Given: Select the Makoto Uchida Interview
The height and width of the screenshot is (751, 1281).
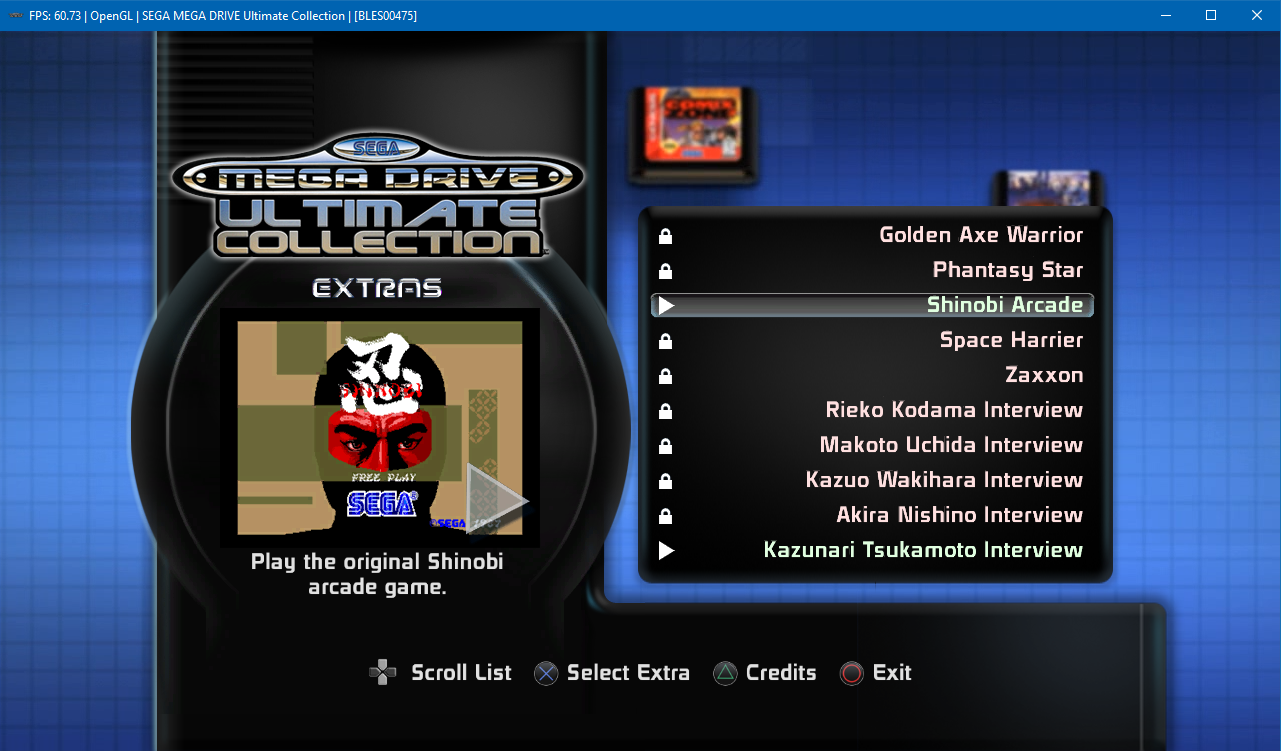Looking at the screenshot, I should [950, 445].
